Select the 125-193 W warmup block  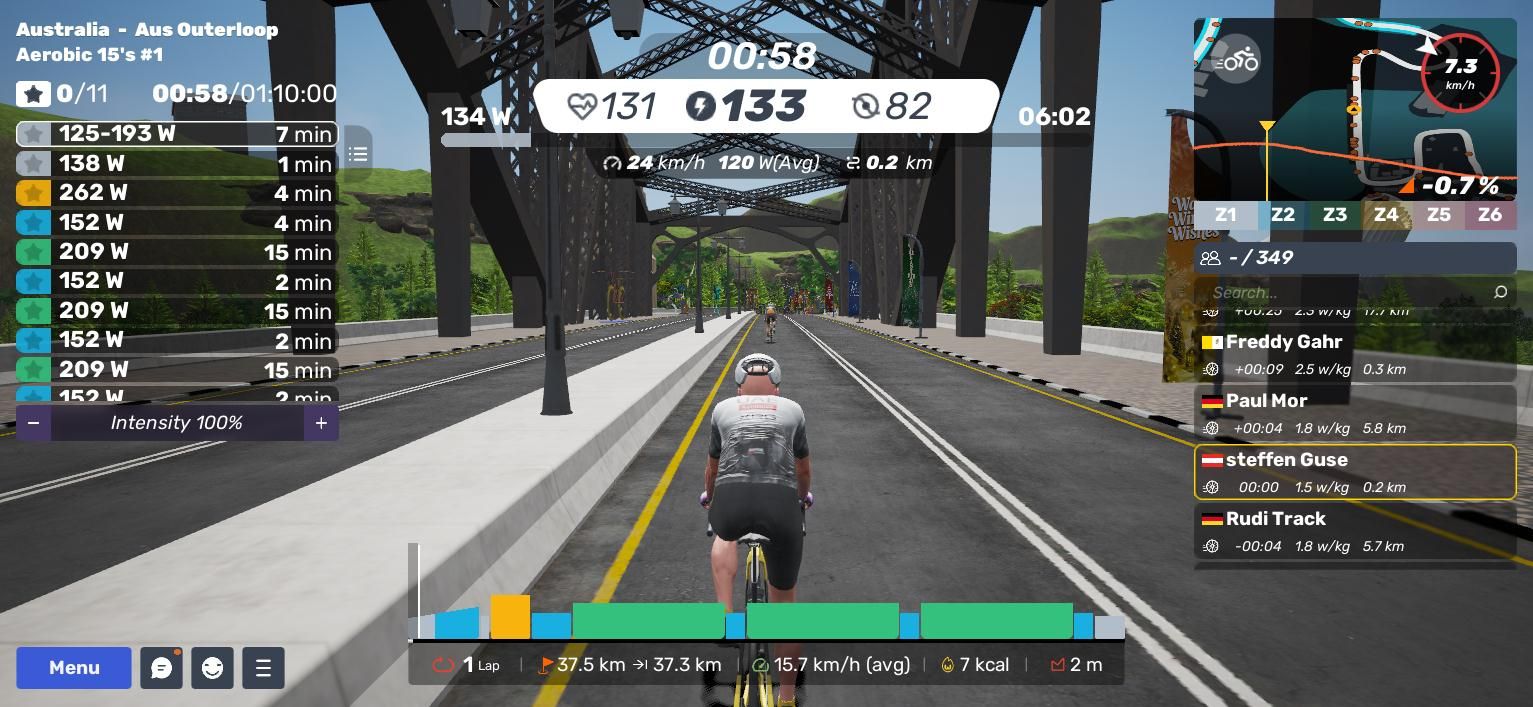pyautogui.click(x=176, y=134)
